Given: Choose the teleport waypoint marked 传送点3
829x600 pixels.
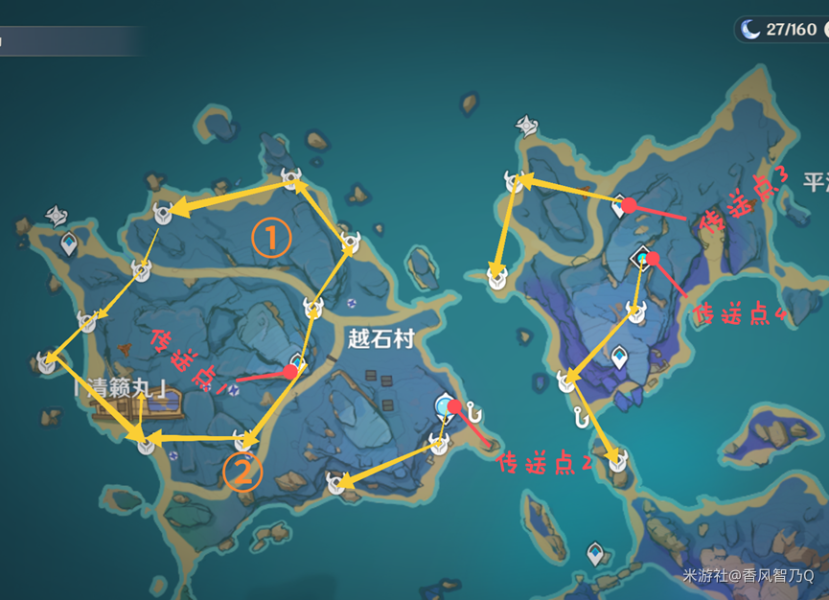Looking at the screenshot, I should (620, 203).
